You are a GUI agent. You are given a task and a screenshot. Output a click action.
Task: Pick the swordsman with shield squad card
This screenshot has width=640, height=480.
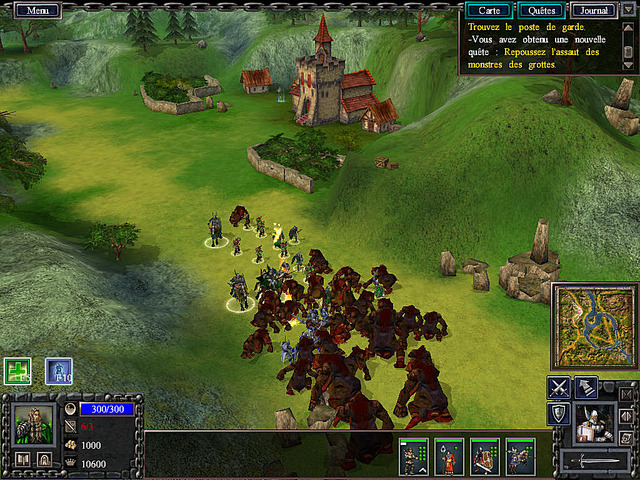pos(485,456)
